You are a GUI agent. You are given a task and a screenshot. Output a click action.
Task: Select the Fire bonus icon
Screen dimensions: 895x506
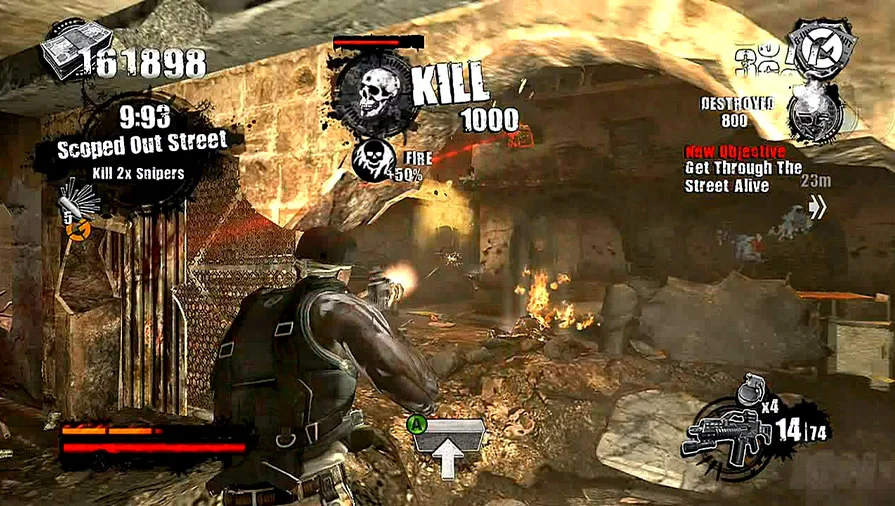(372, 160)
